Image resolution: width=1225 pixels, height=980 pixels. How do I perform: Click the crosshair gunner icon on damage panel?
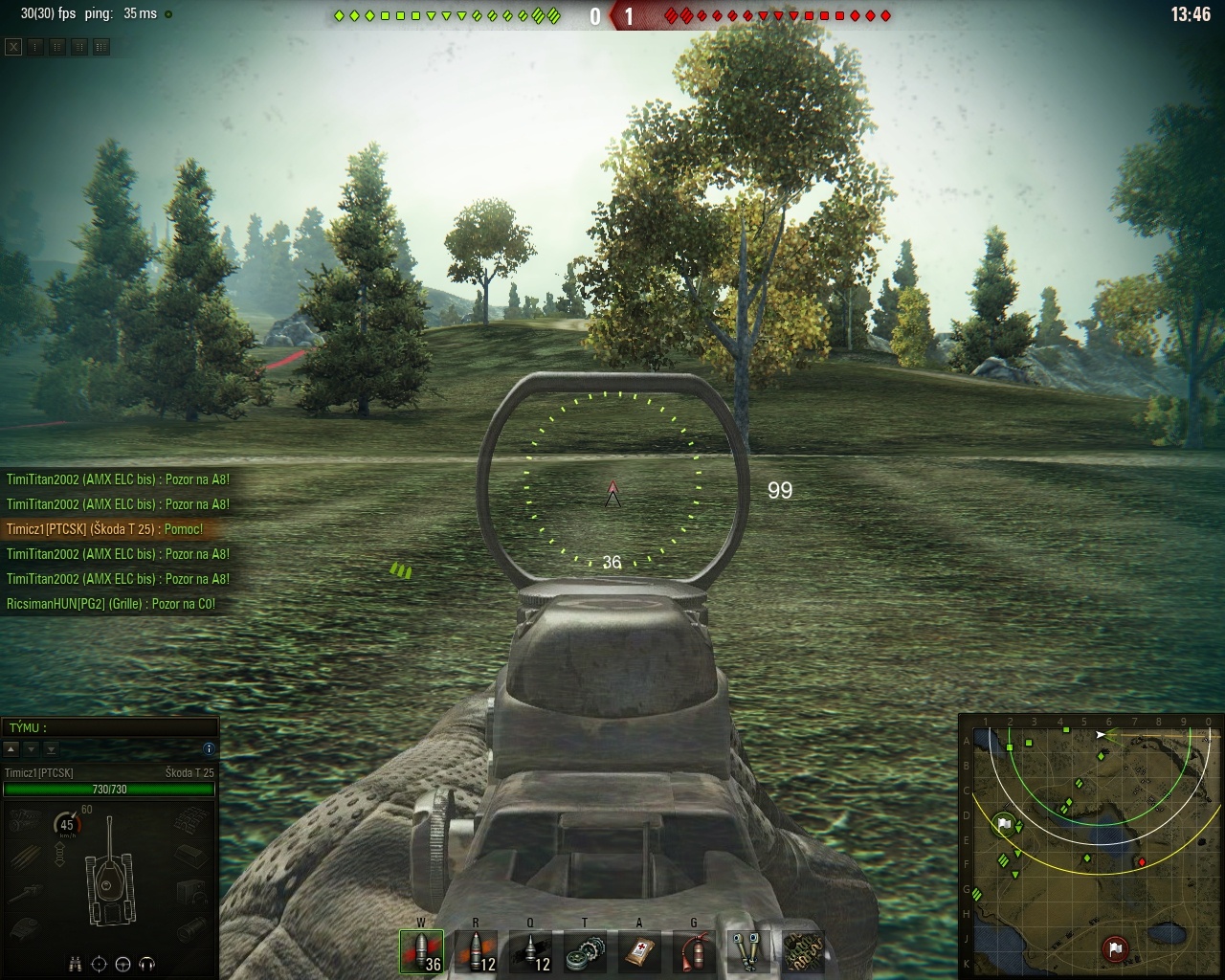pyautogui.click(x=100, y=963)
